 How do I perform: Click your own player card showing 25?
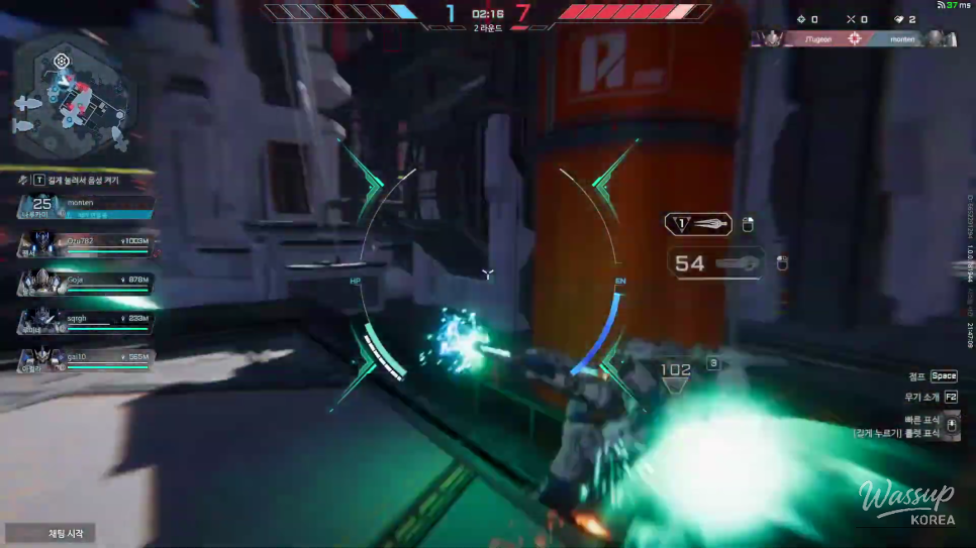click(x=84, y=206)
